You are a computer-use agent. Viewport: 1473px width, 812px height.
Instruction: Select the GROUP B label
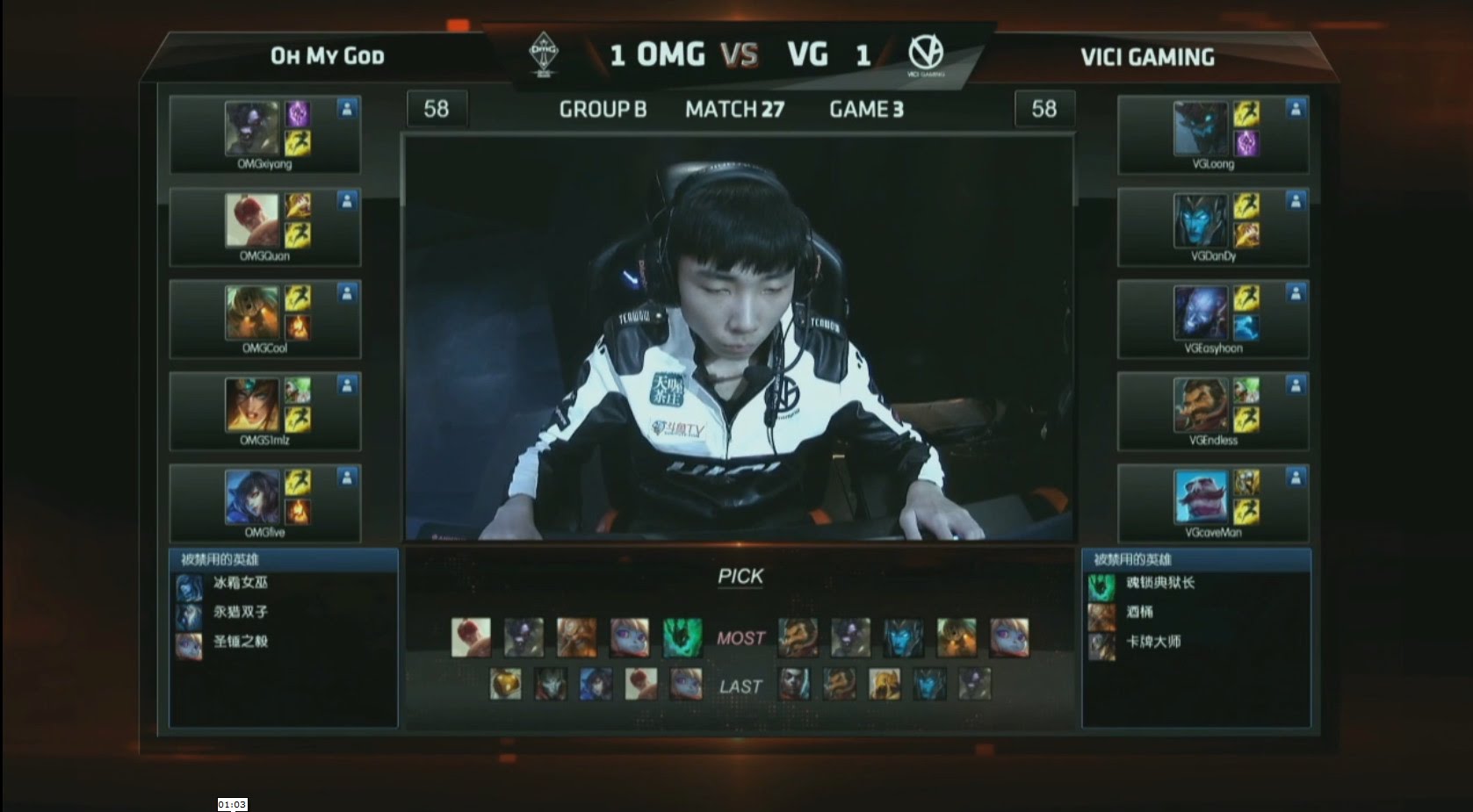click(x=602, y=109)
